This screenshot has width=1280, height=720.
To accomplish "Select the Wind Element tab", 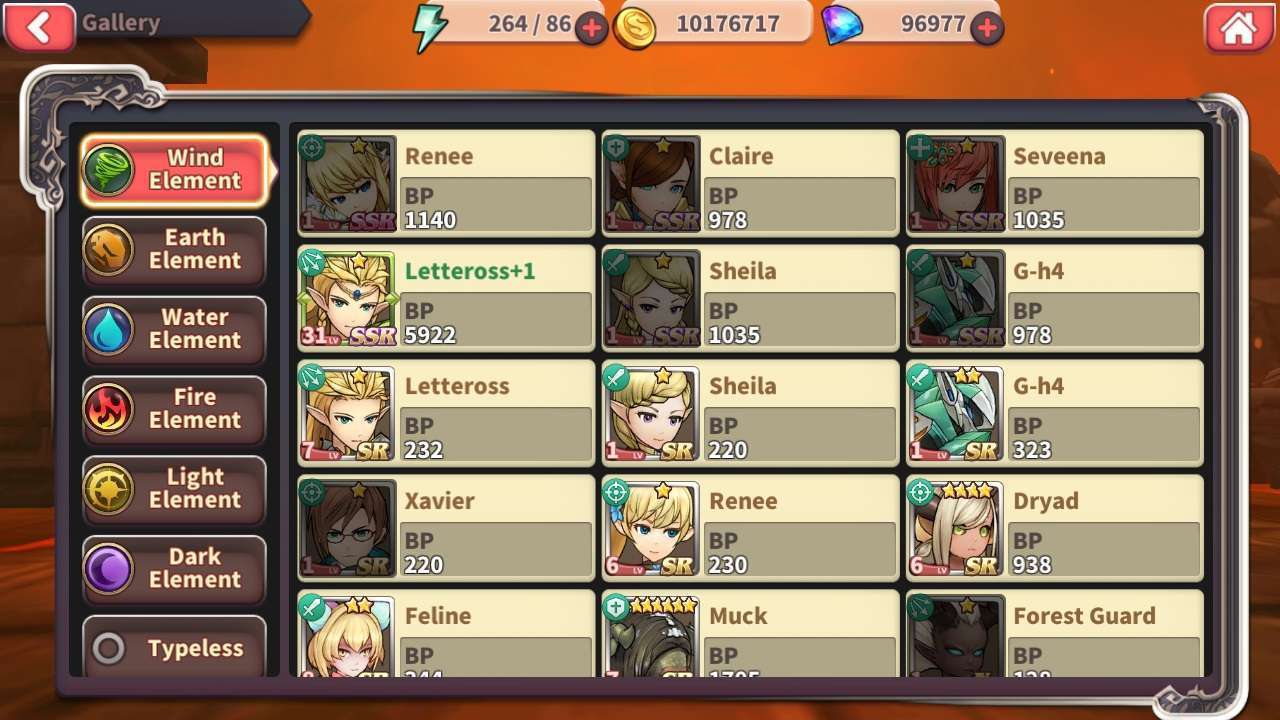I will tap(174, 170).
